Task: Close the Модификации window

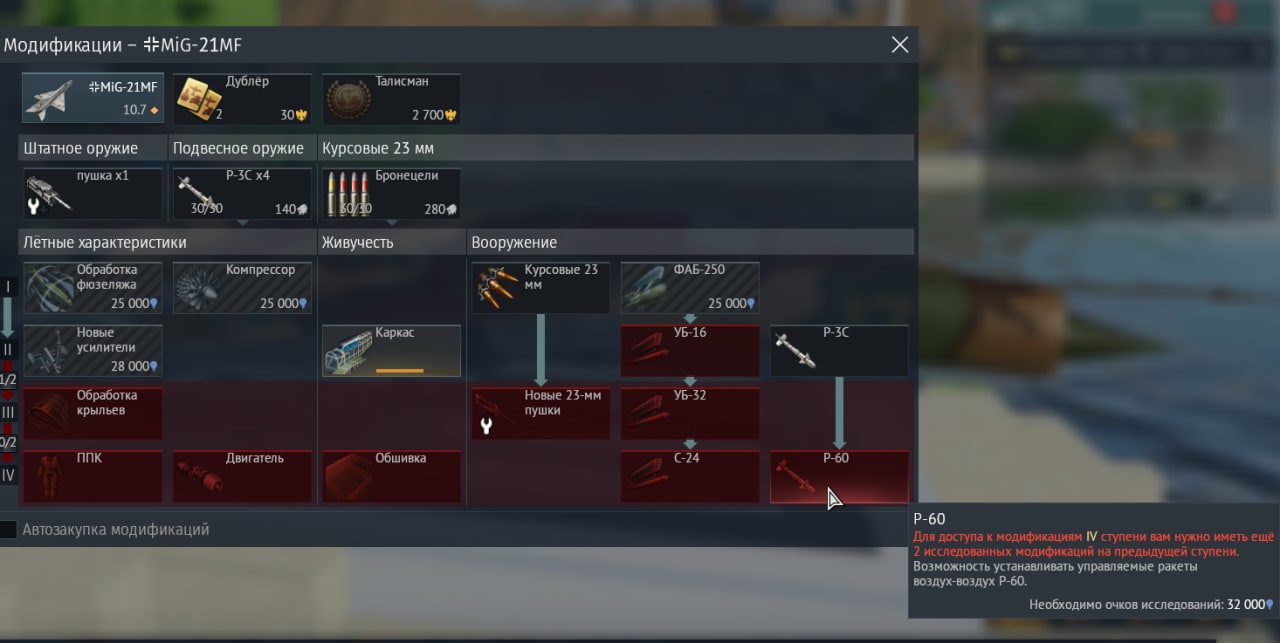Action: pos(900,45)
